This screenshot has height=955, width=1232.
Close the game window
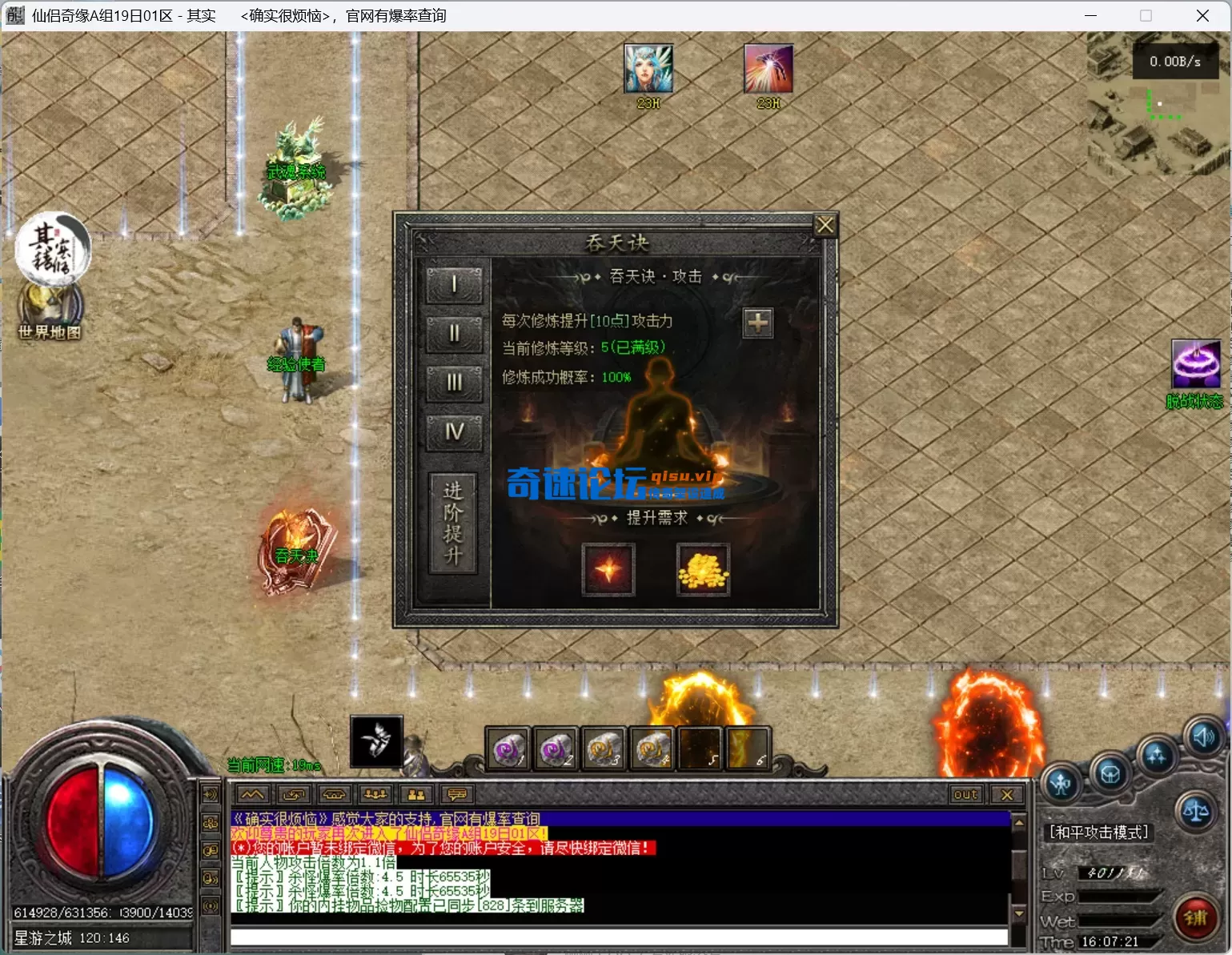coord(1202,16)
